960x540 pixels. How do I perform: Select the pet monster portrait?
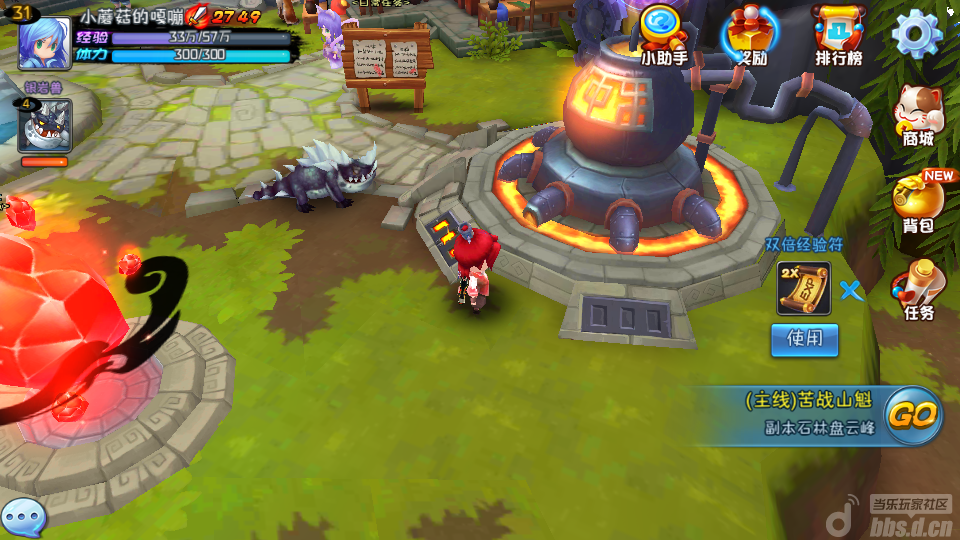[x=44, y=126]
